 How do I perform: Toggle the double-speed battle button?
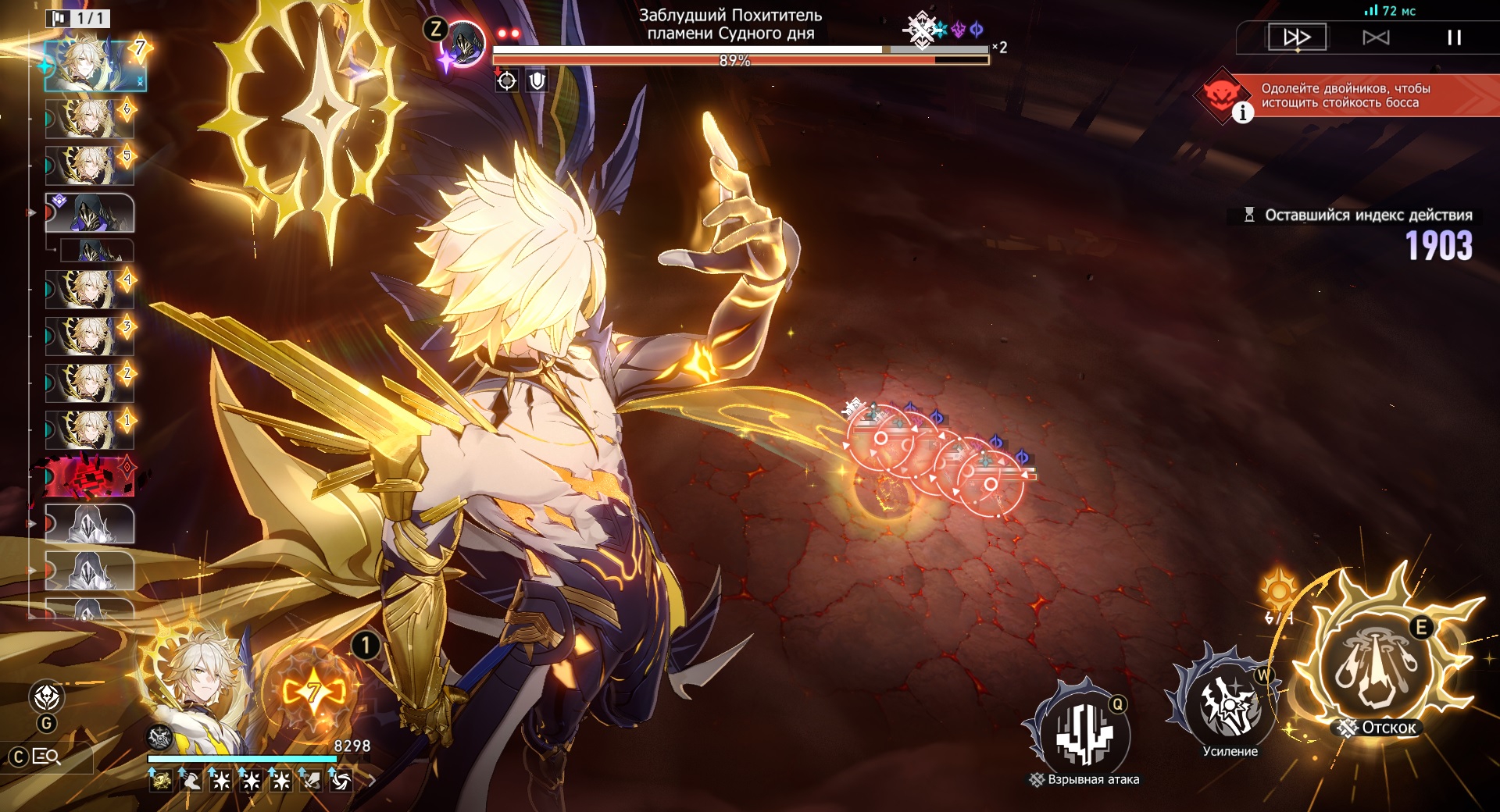pos(1297,37)
